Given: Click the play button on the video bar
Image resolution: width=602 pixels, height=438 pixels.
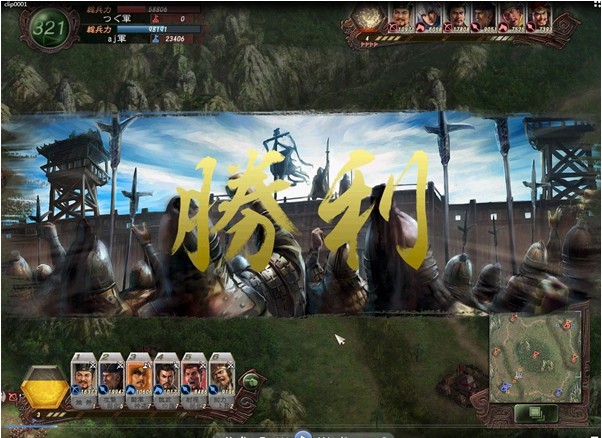Looking at the screenshot, I should tap(302, 435).
